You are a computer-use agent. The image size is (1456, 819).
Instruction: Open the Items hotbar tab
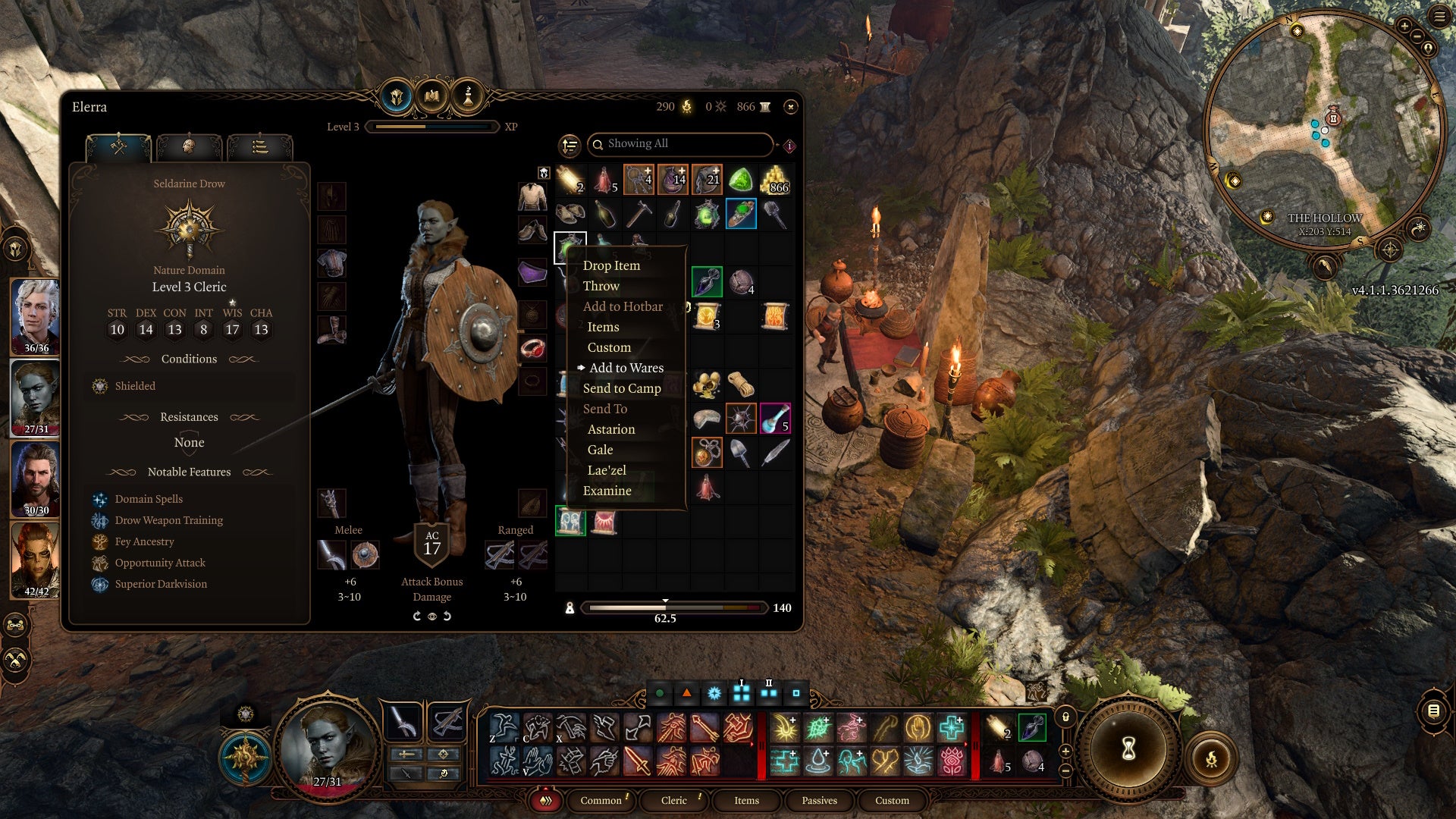[x=746, y=800]
